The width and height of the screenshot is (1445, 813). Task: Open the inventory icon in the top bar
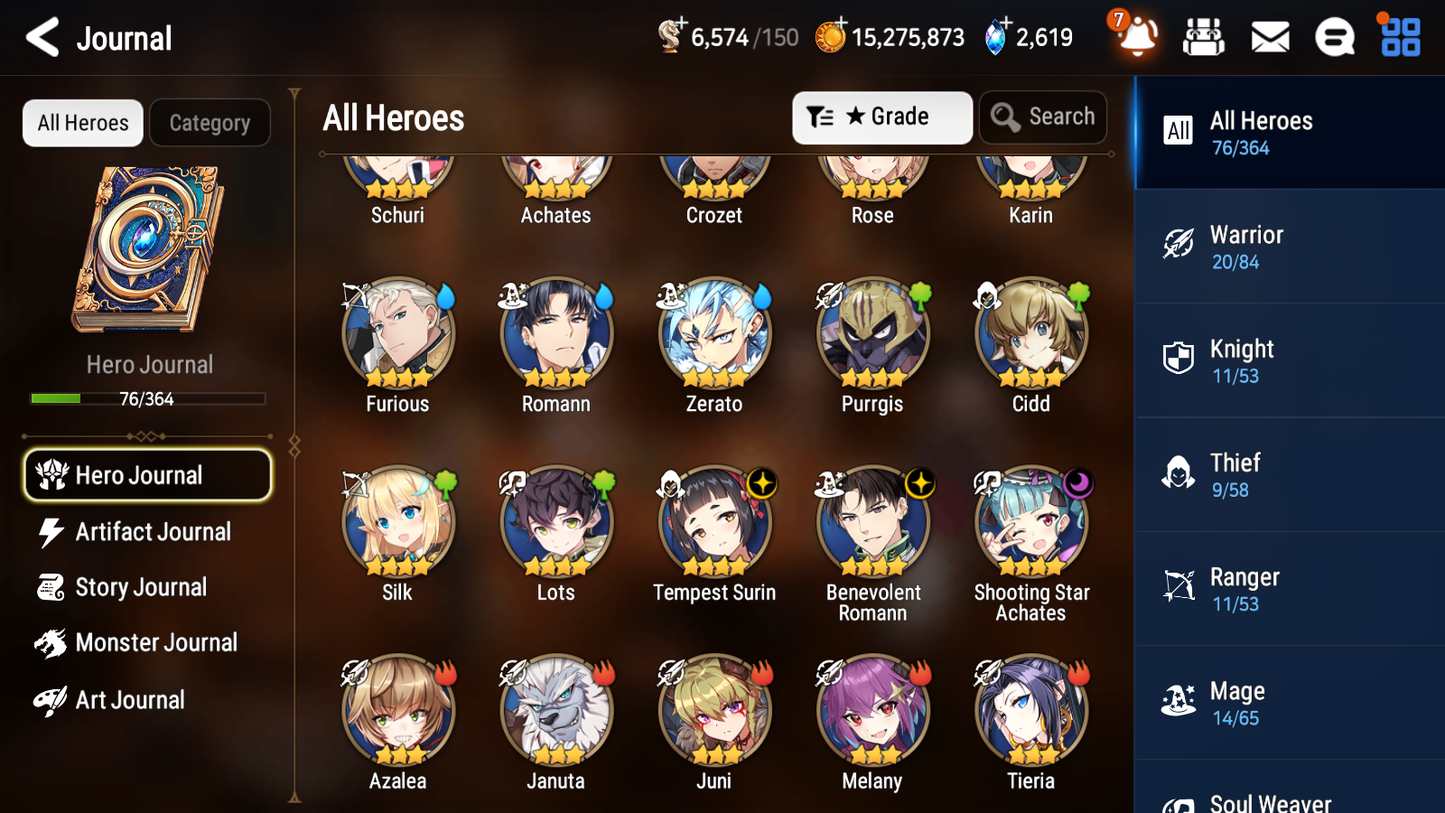[1203, 36]
